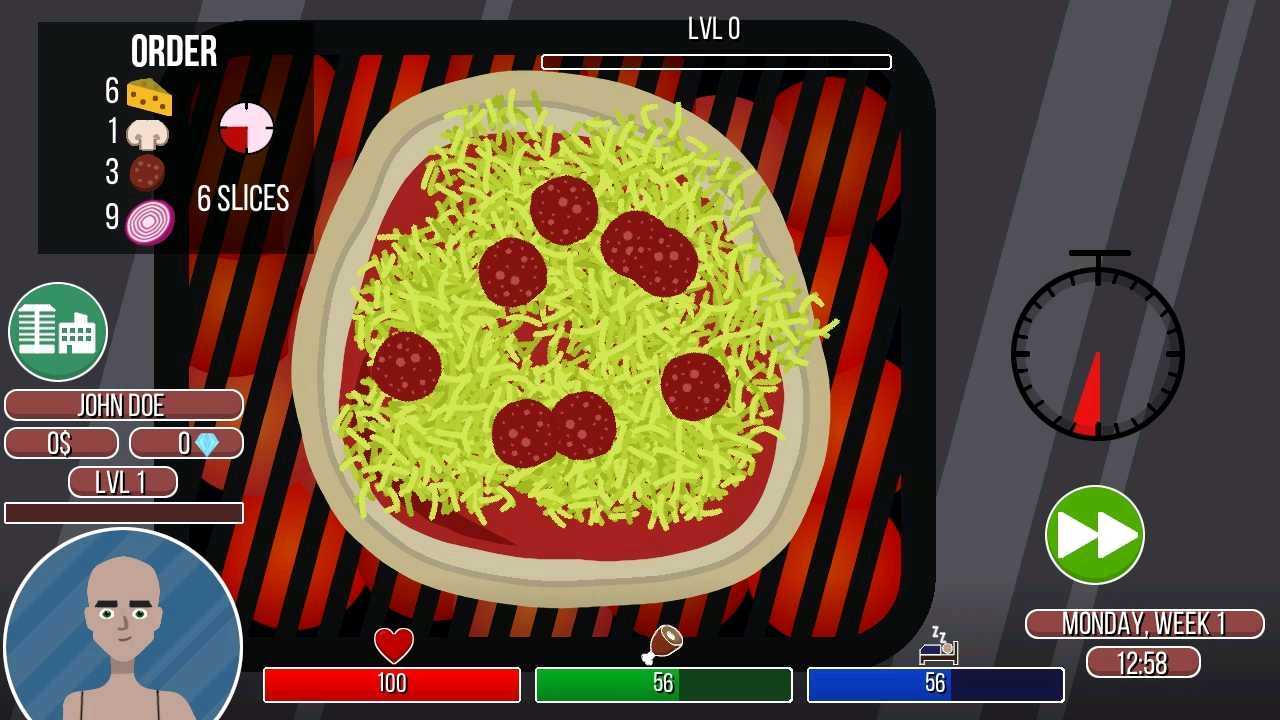Click the LVL 0 progress bar at top
1280x720 pixels.
(x=714, y=61)
